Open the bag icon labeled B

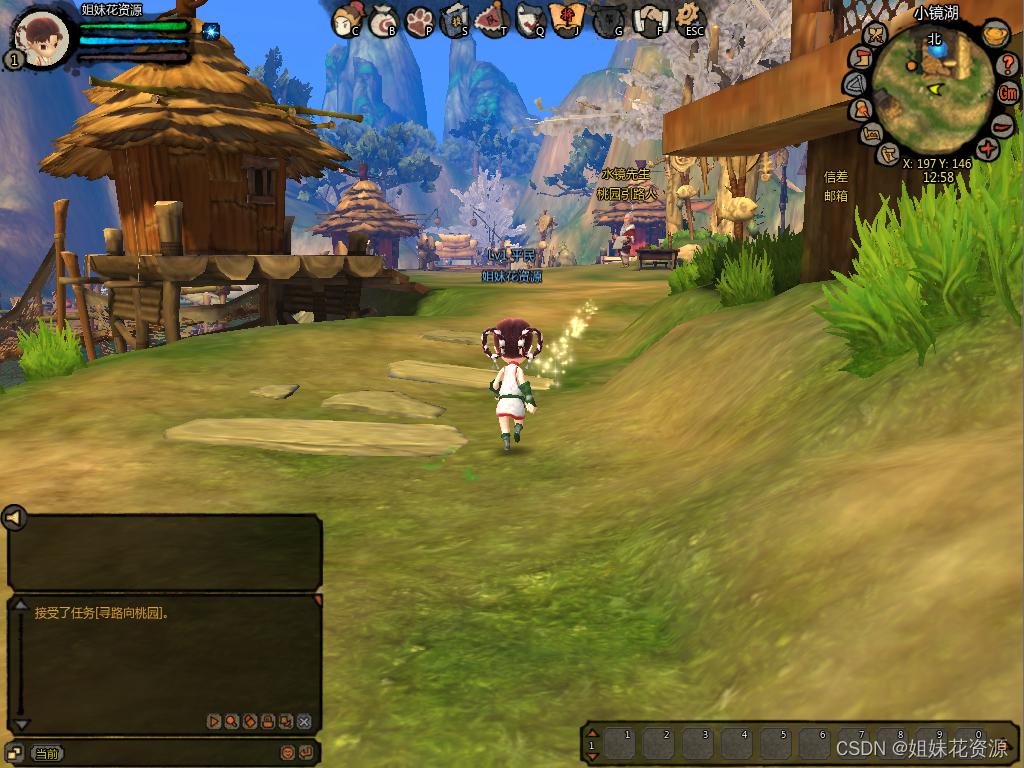(383, 20)
